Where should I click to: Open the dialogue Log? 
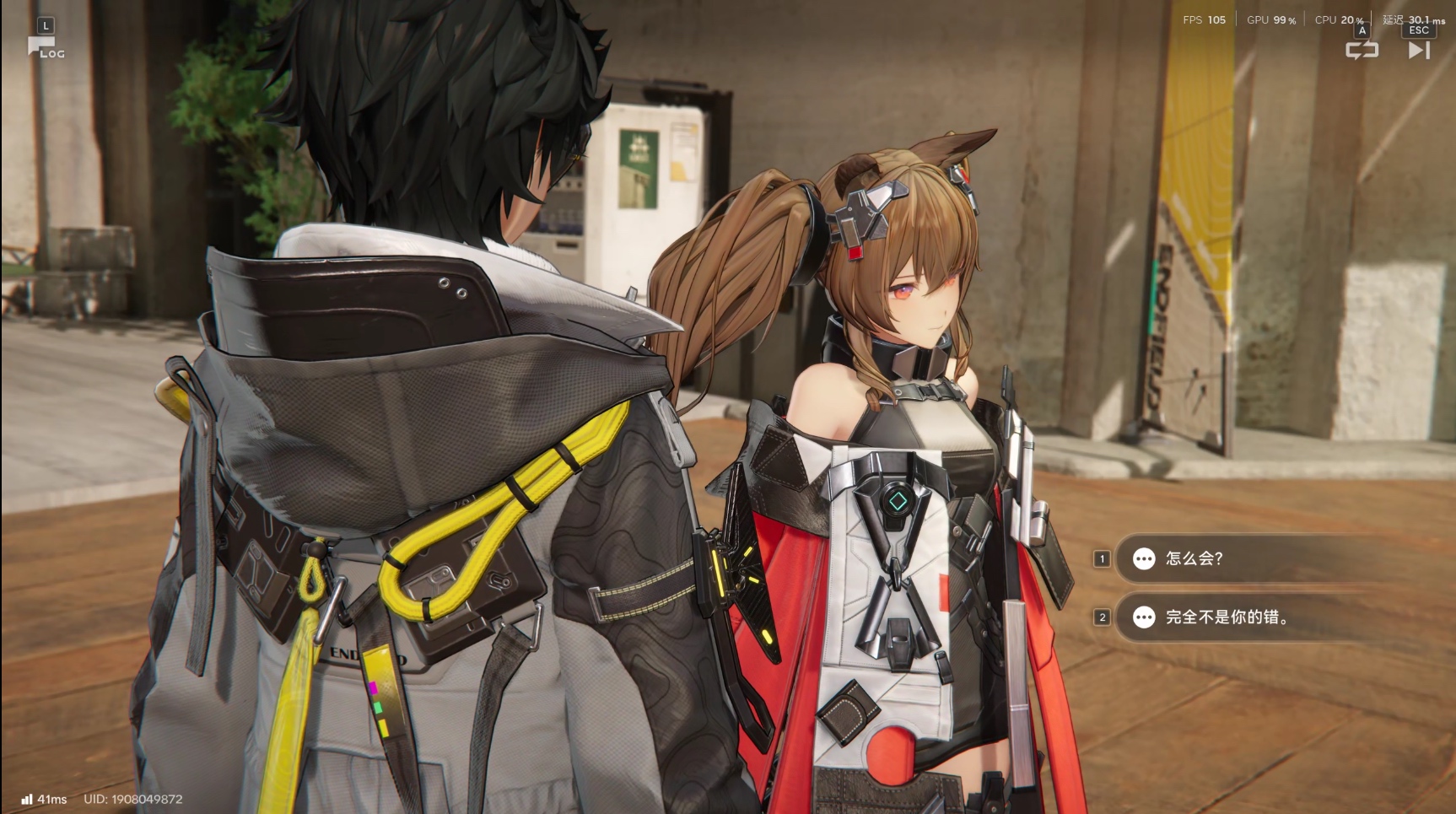click(46, 47)
